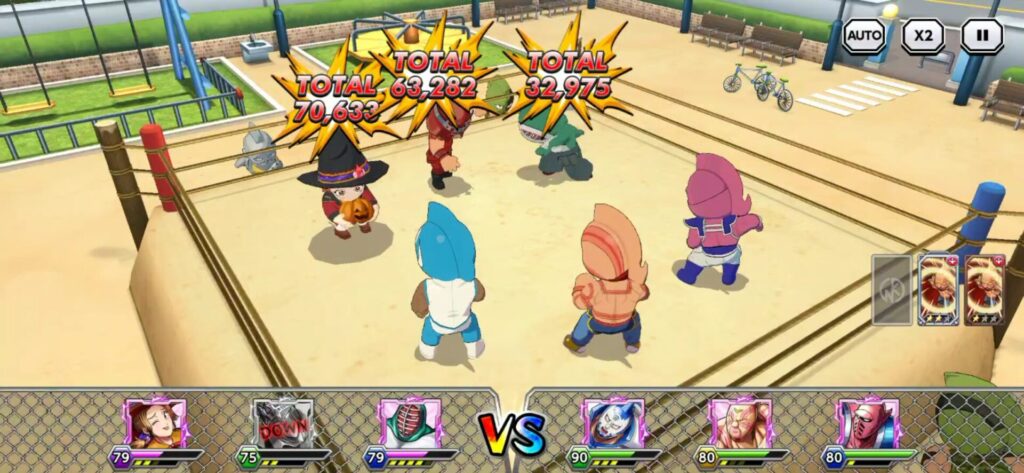Select the red-masked enemy portrait
Viewport: 1024px width, 473px height.
click(867, 423)
